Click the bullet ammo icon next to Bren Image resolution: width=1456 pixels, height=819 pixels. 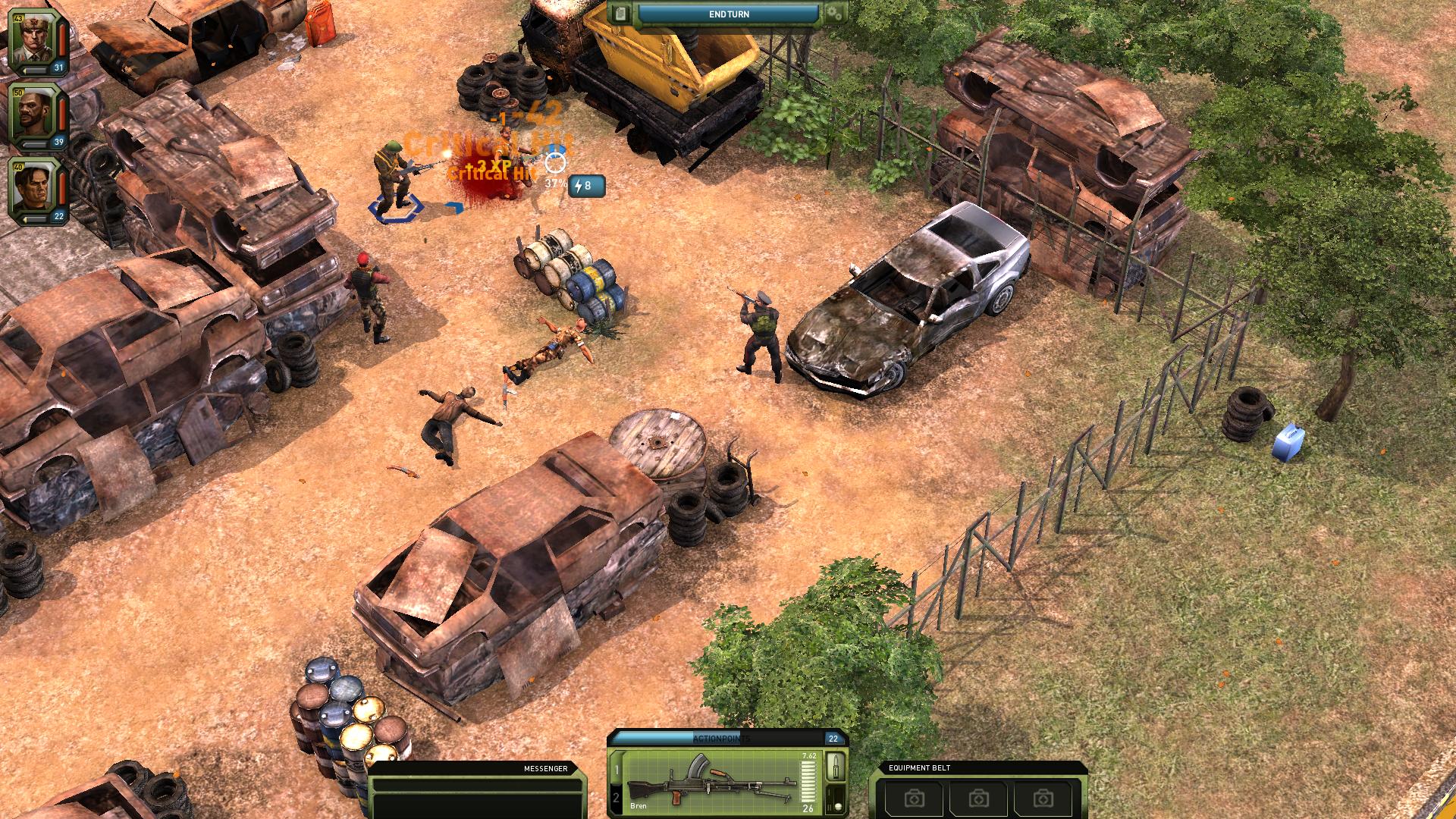836,767
